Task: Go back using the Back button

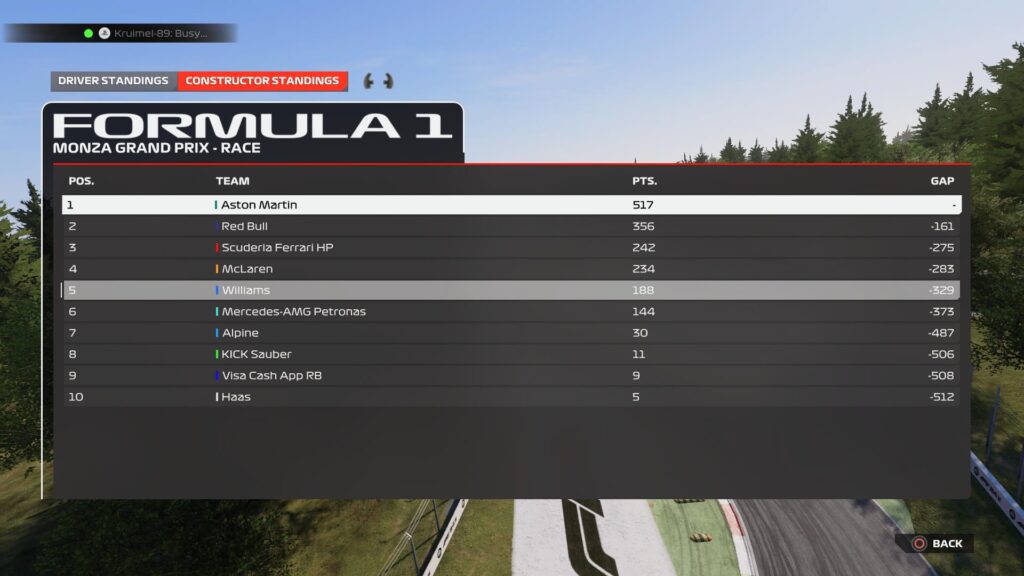Action: [936, 544]
